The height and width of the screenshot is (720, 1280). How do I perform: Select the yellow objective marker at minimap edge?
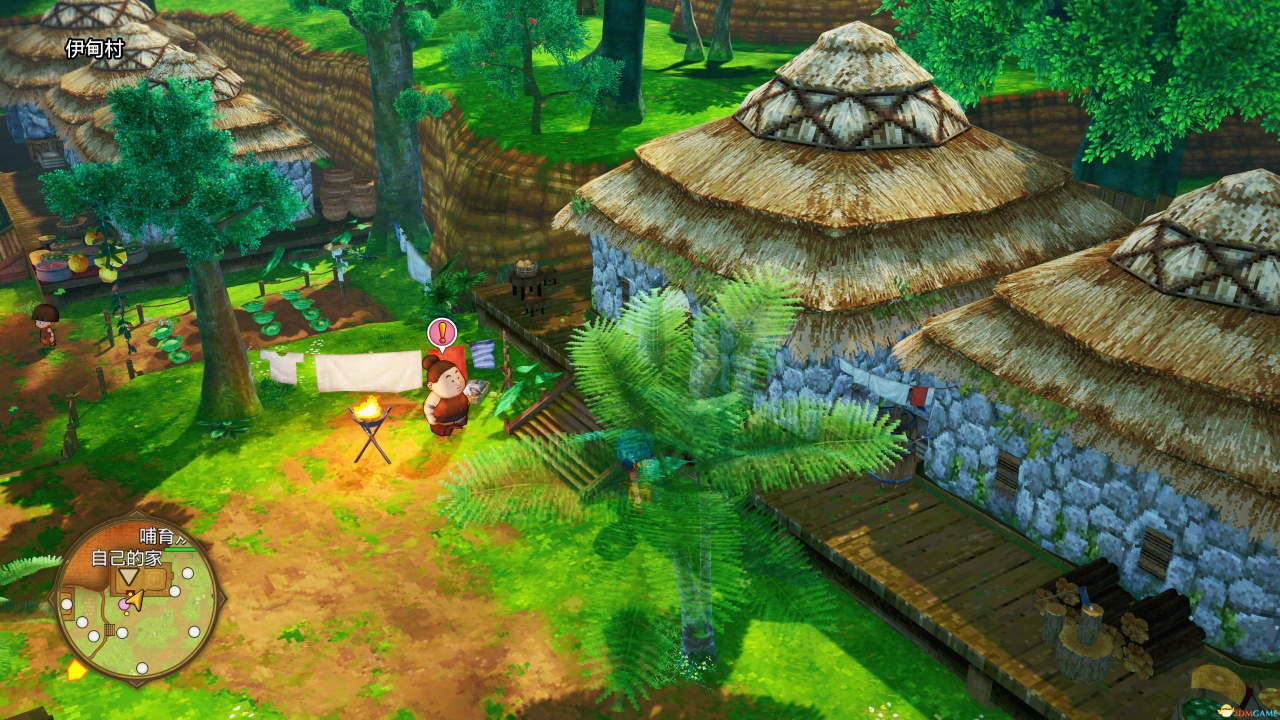[x=76, y=671]
